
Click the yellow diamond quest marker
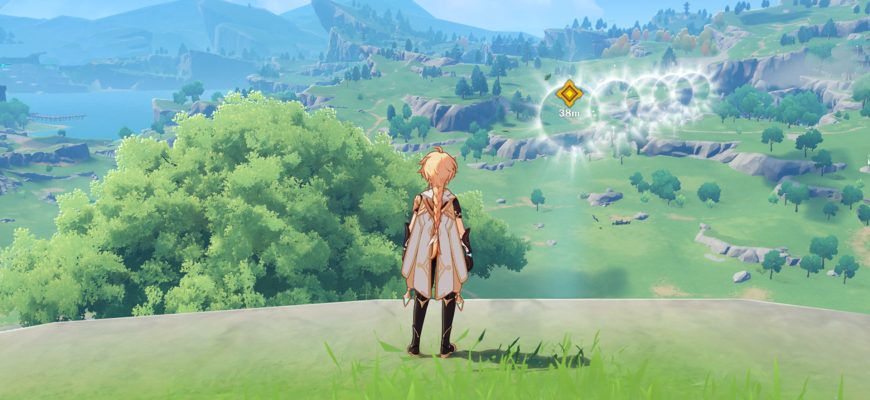pyautogui.click(x=569, y=94)
